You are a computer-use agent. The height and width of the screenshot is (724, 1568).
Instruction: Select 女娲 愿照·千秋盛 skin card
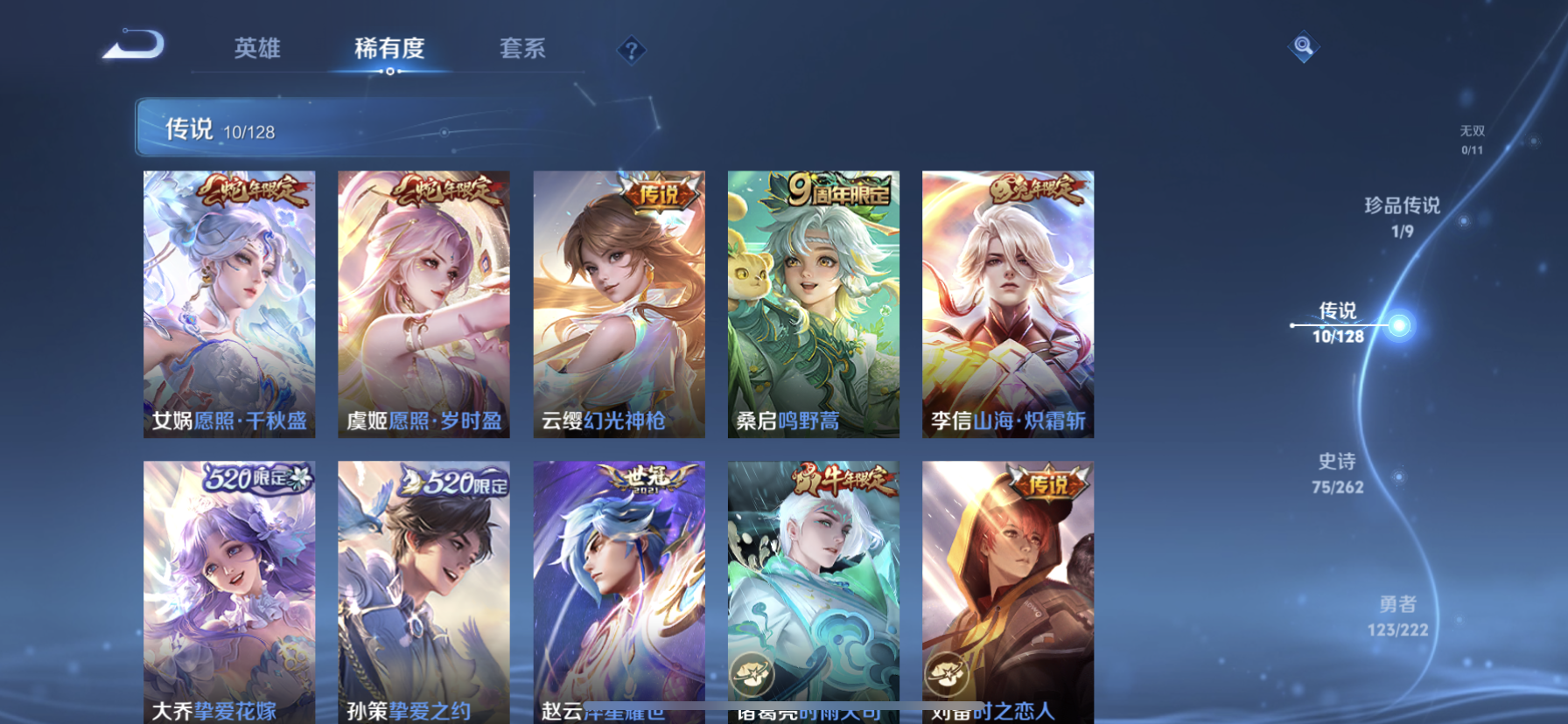[x=229, y=303]
